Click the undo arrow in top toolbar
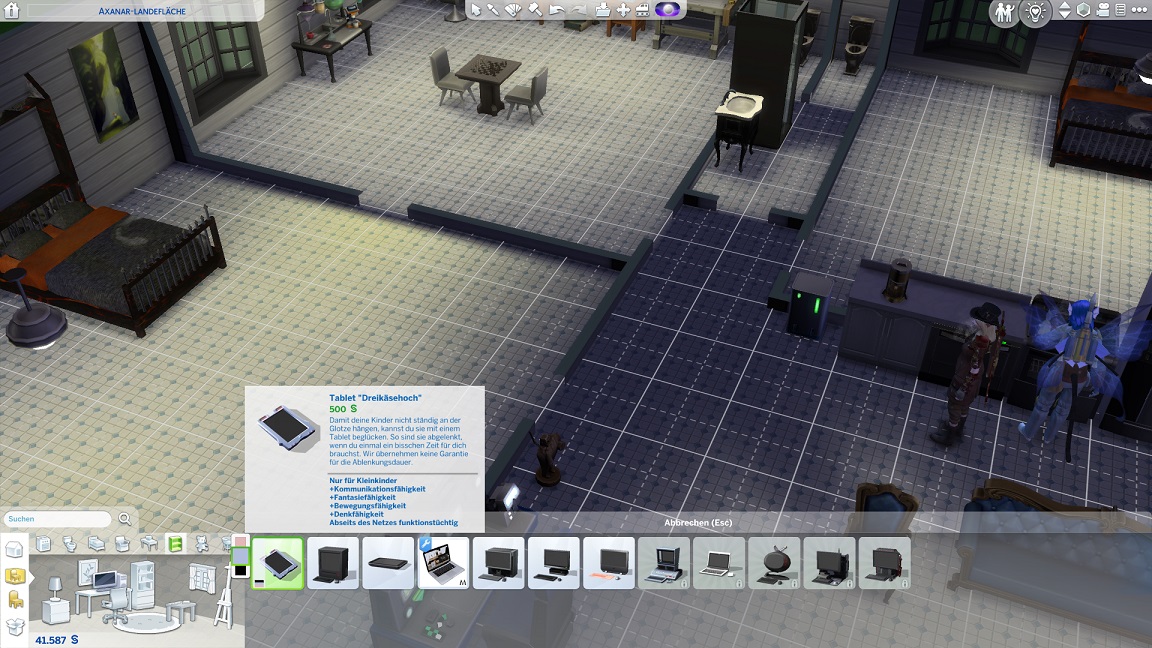Image resolution: width=1152 pixels, height=648 pixels. [556, 10]
